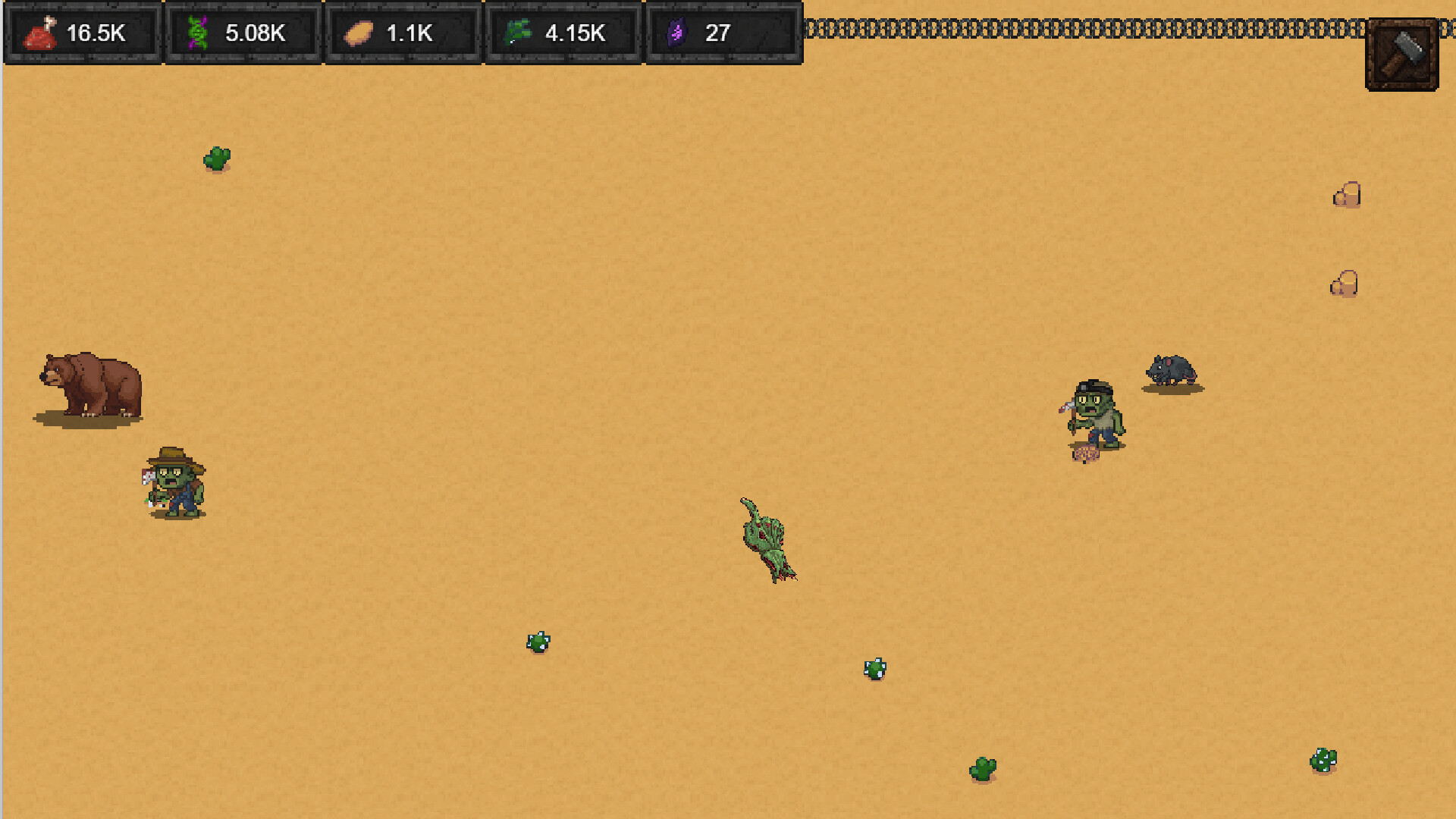The width and height of the screenshot is (1456, 819).
Task: Click the green DNA strand resource icon
Action: coord(199,32)
